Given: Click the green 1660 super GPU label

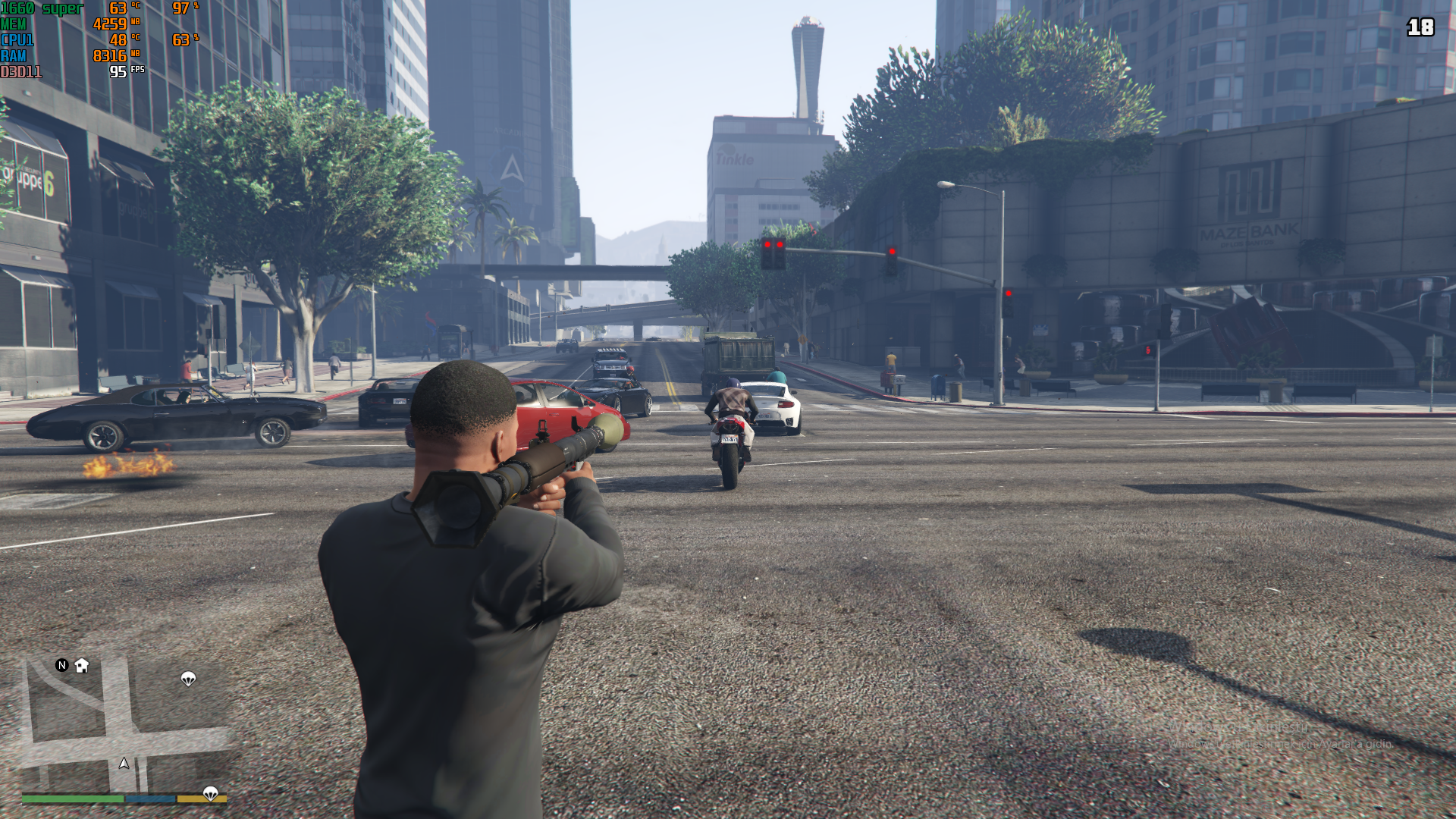Looking at the screenshot, I should [x=42, y=8].
